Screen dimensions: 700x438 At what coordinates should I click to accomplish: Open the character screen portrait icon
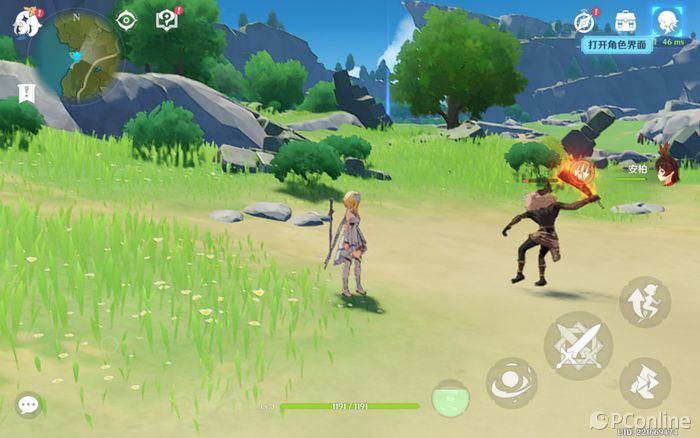666,20
